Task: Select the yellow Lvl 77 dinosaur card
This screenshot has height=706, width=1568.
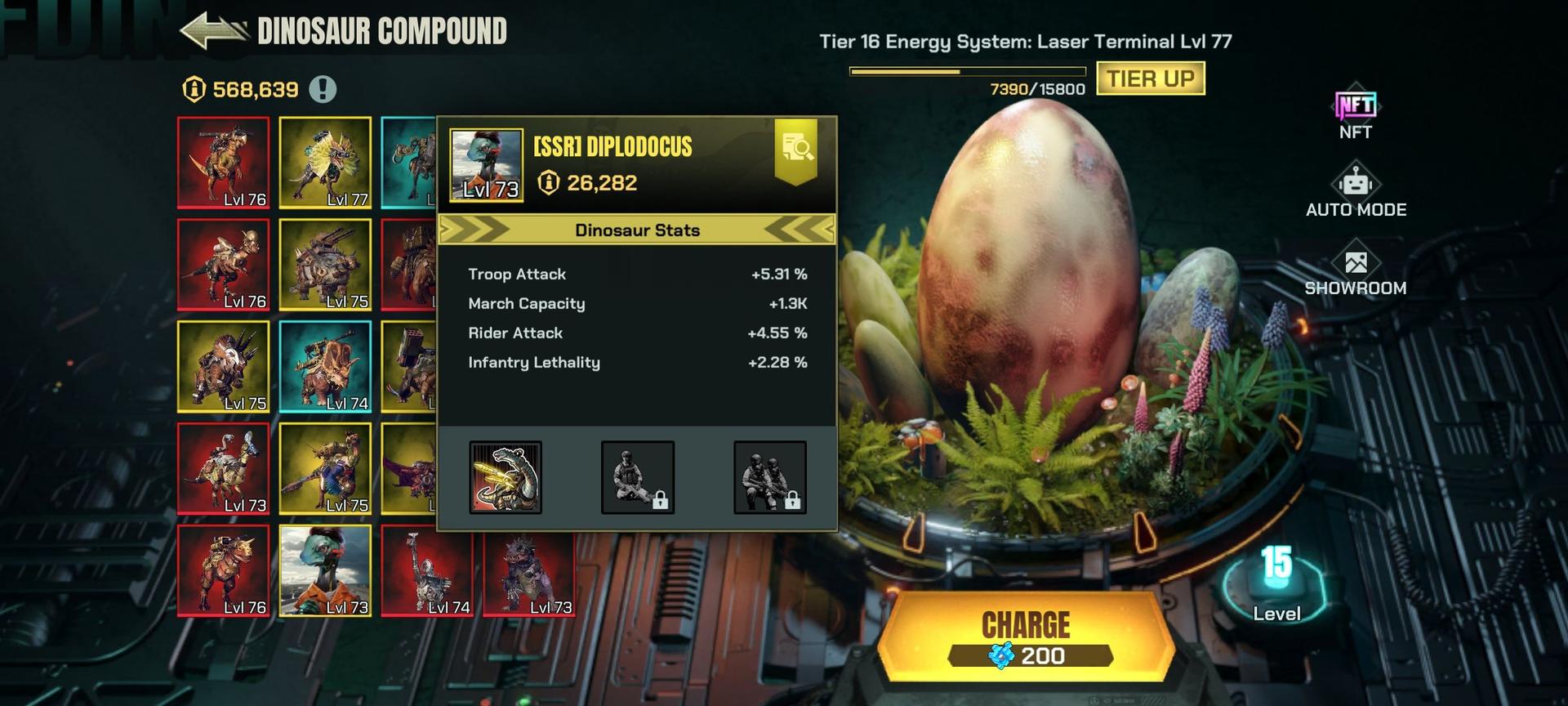Action: [x=325, y=162]
